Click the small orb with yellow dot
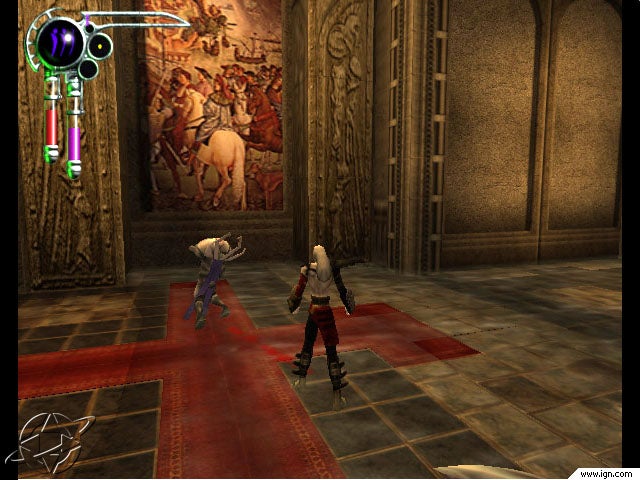Viewport: 640px width, 480px height. pyautogui.click(x=100, y=46)
